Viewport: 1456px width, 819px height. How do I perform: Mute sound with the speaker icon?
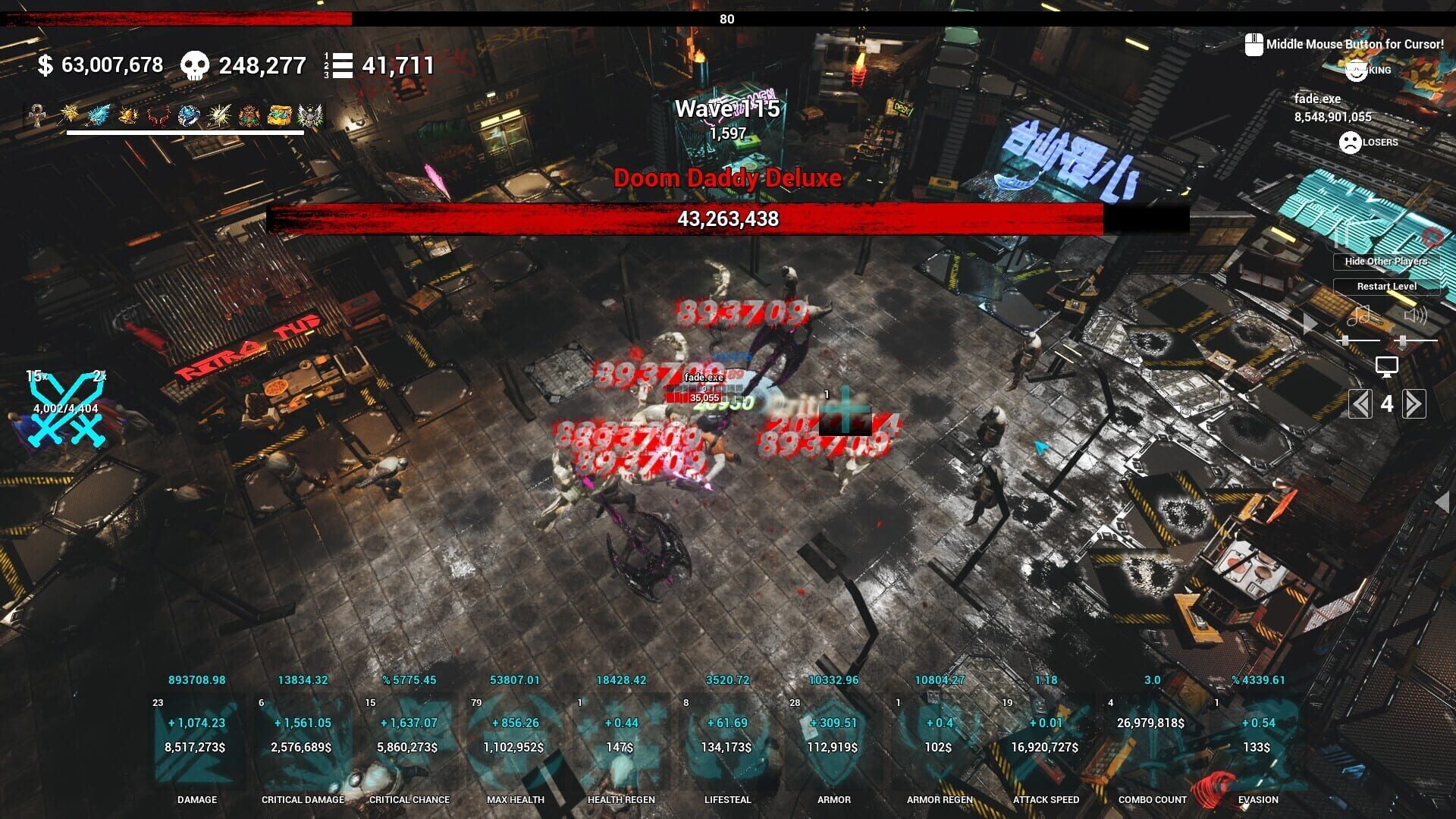pos(1415,315)
